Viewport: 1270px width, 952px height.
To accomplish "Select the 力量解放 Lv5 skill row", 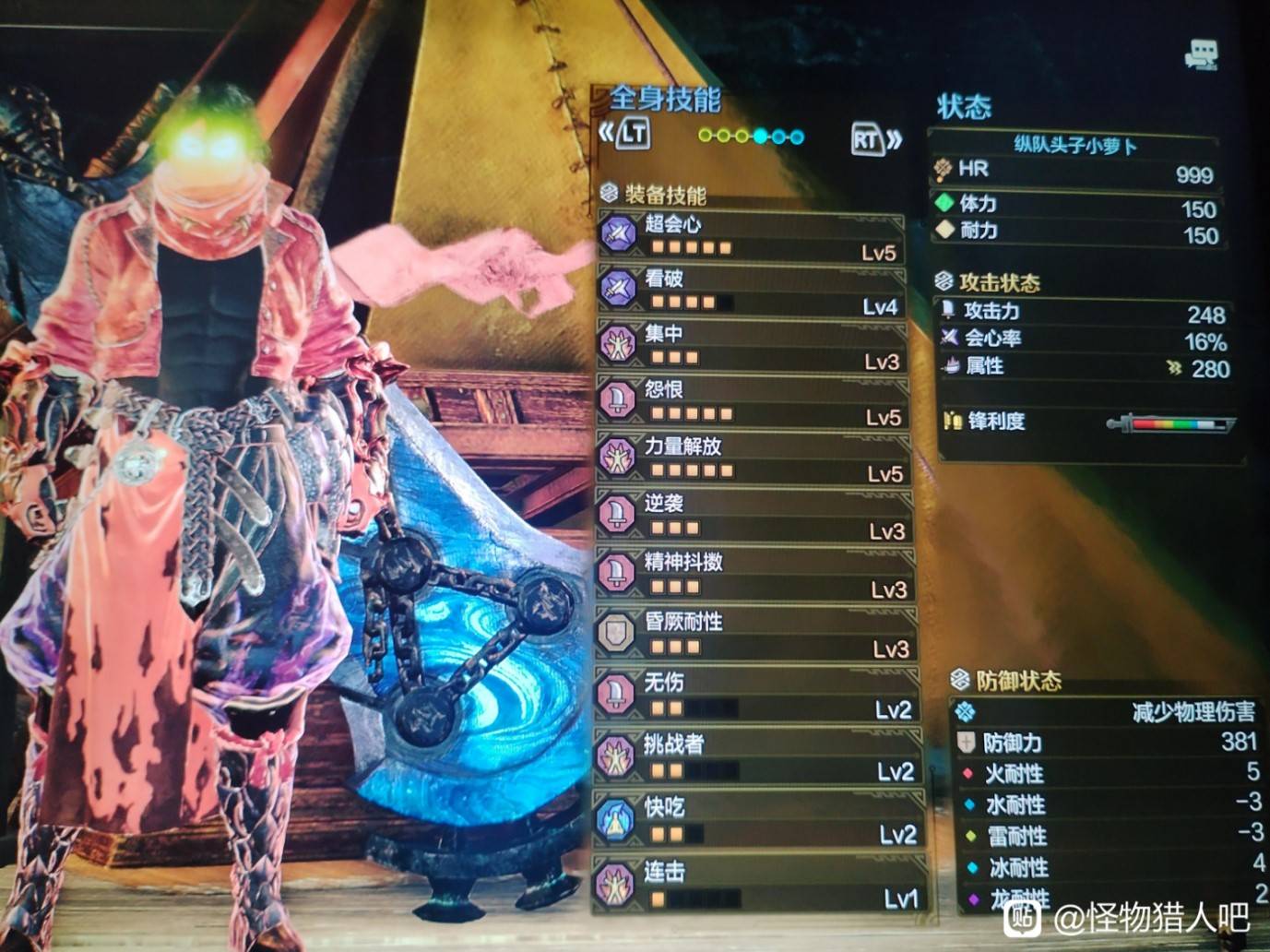I will pos(755,458).
